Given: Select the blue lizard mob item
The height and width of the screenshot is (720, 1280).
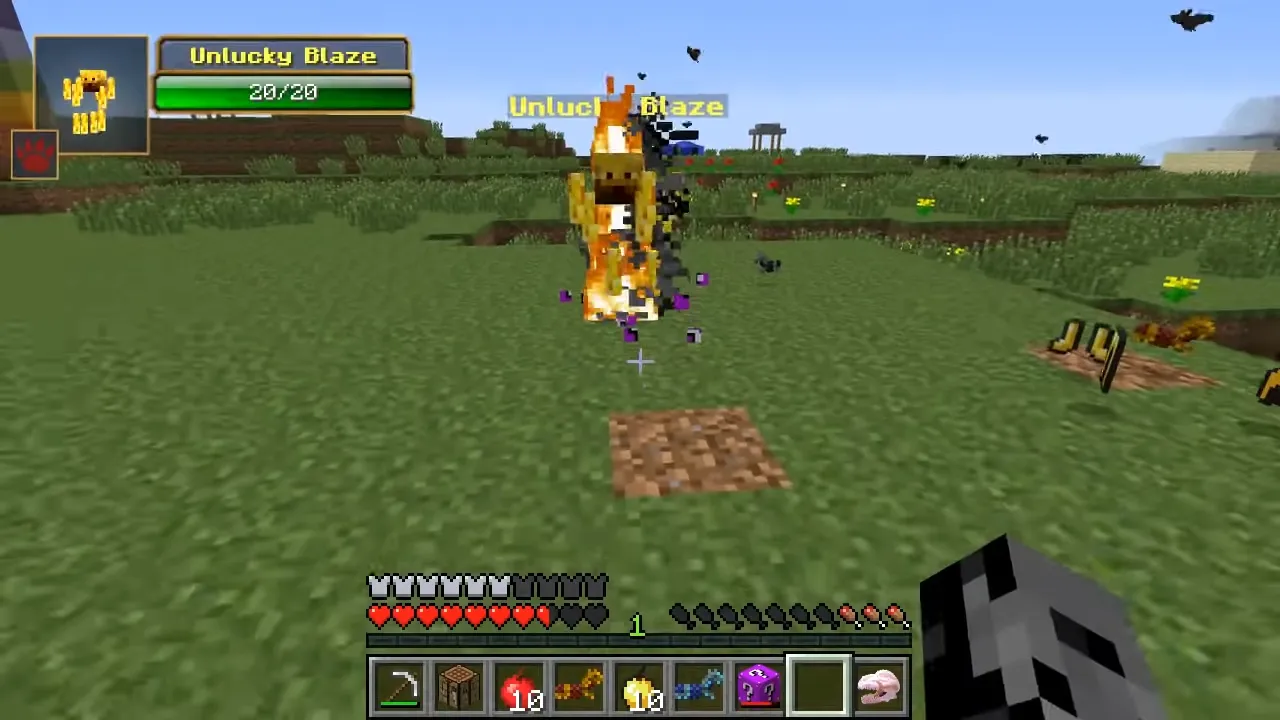Looking at the screenshot, I should point(698,684).
